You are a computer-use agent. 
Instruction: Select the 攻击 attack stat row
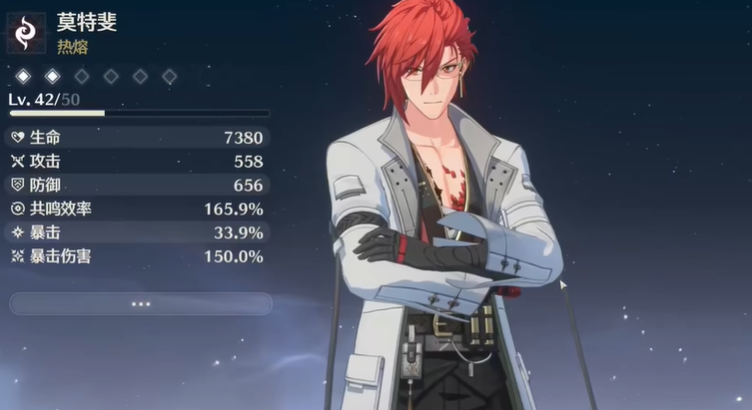coord(137,161)
